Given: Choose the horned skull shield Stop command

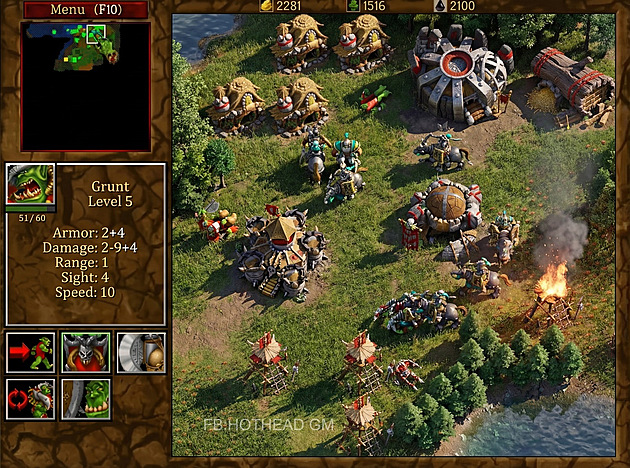Looking at the screenshot, I should click(x=86, y=353).
